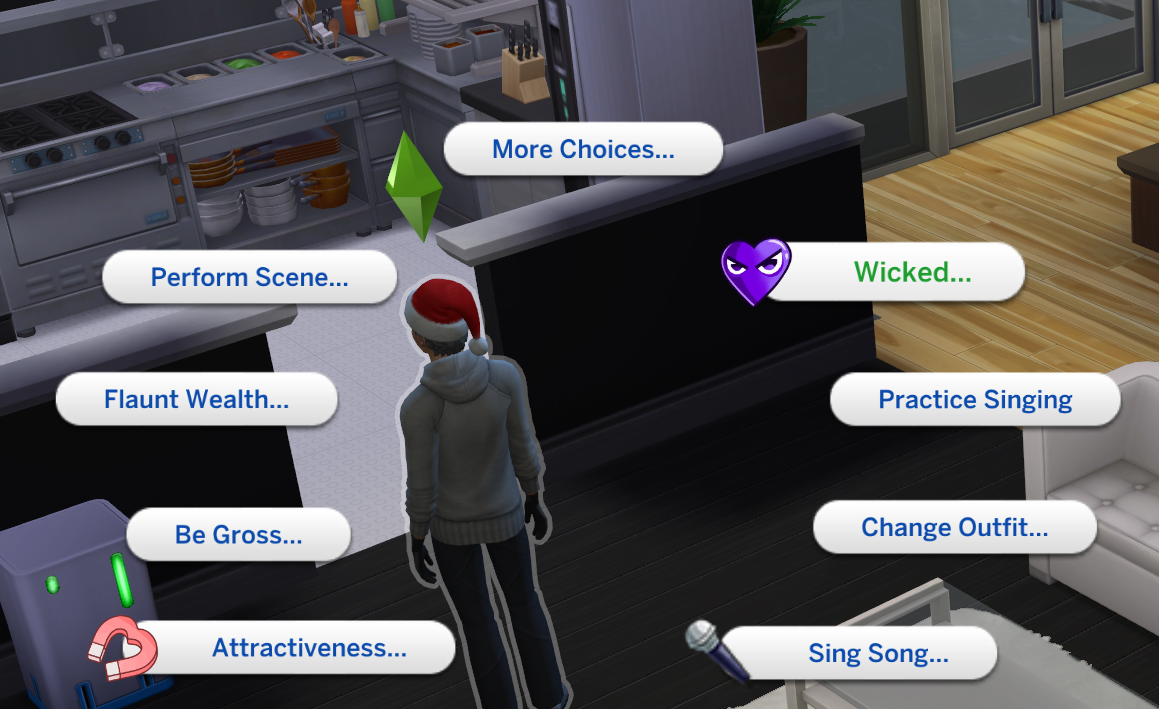This screenshot has width=1159, height=709.
Task: Choose Practice Singing
Action: (x=975, y=400)
